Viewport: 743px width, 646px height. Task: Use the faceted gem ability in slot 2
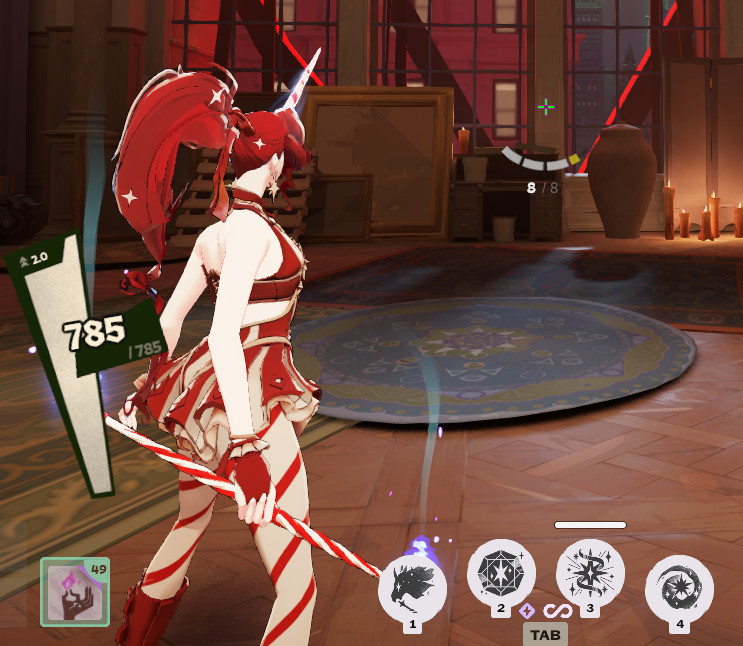tap(501, 572)
